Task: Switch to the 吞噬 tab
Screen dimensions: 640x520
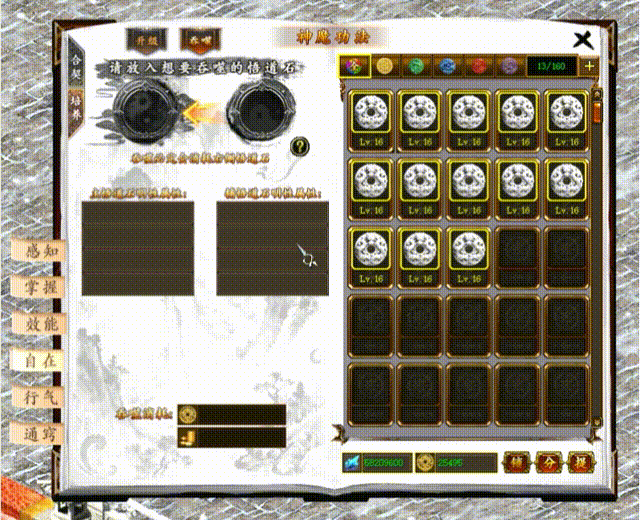Action: tap(197, 39)
